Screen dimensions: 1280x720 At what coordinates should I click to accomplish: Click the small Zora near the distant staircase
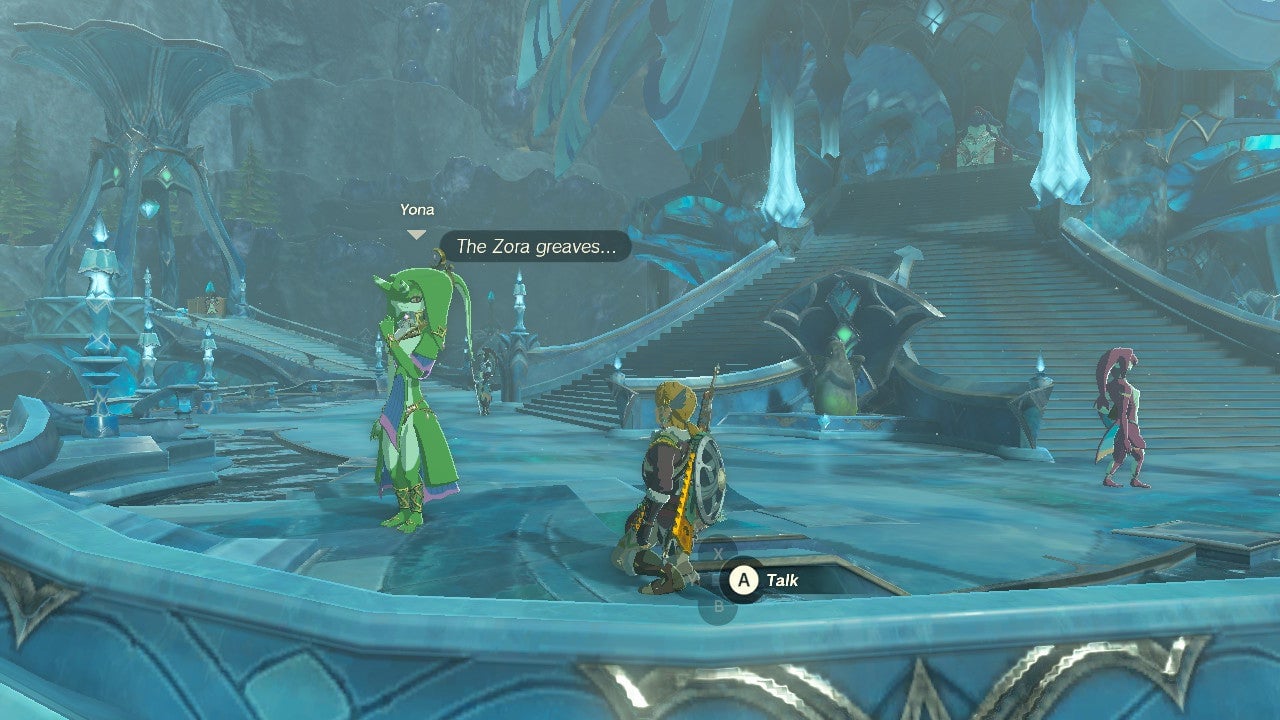point(487,380)
